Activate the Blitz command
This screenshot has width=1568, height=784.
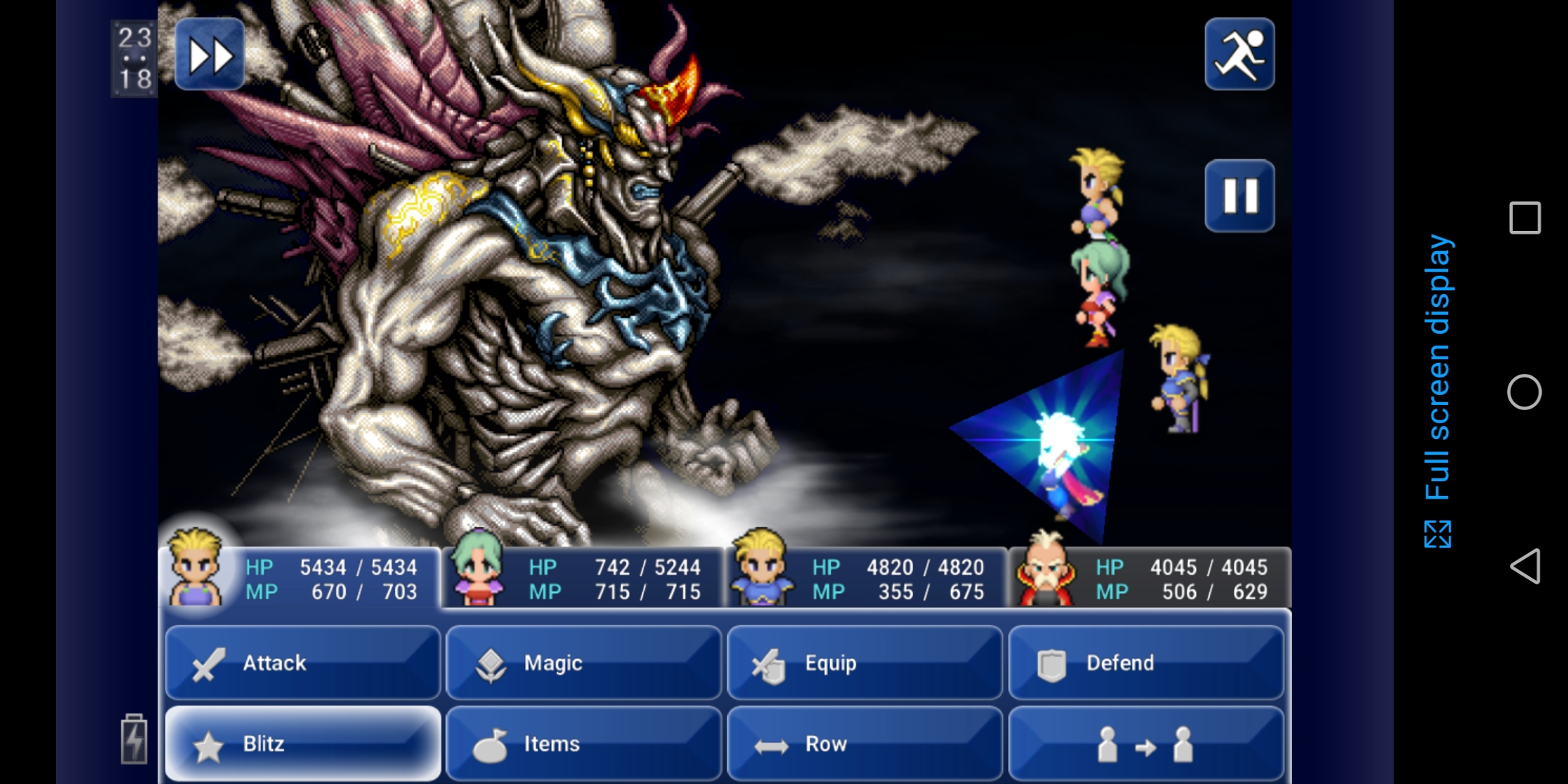(303, 743)
